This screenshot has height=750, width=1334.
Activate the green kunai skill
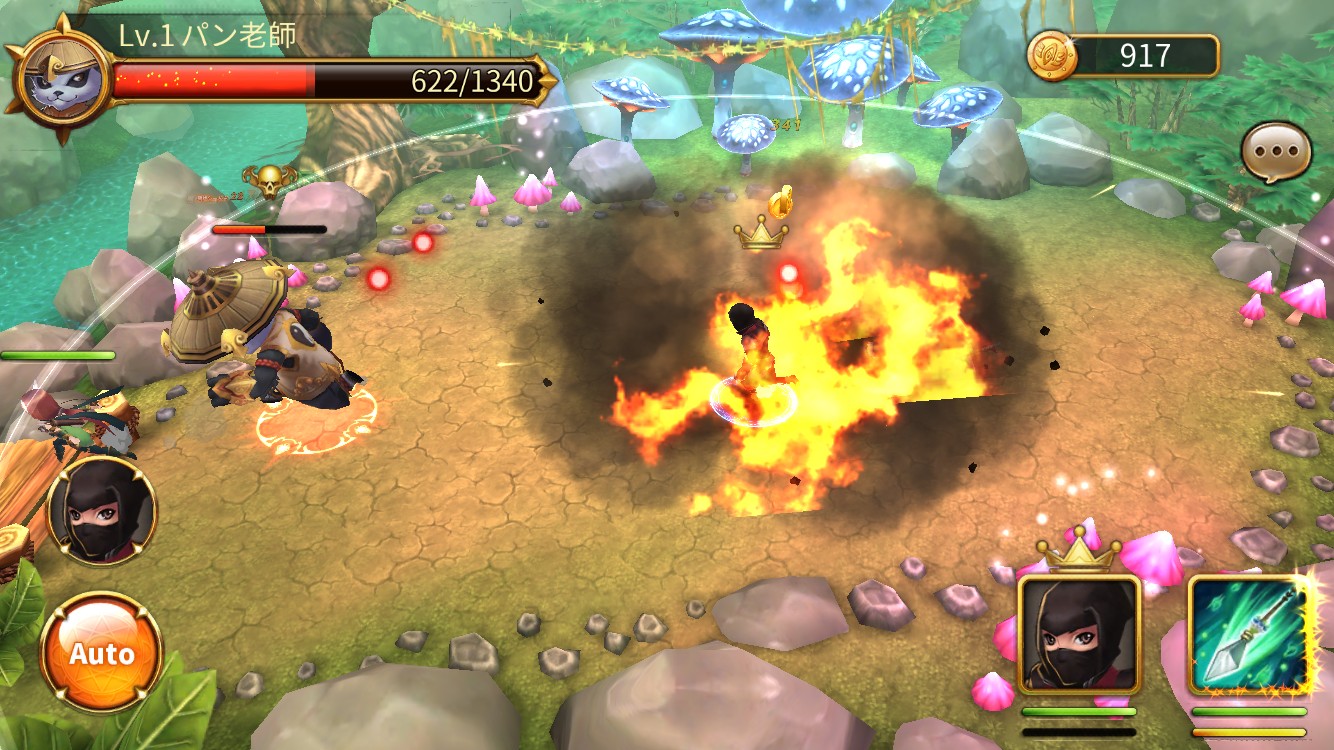pos(1249,635)
